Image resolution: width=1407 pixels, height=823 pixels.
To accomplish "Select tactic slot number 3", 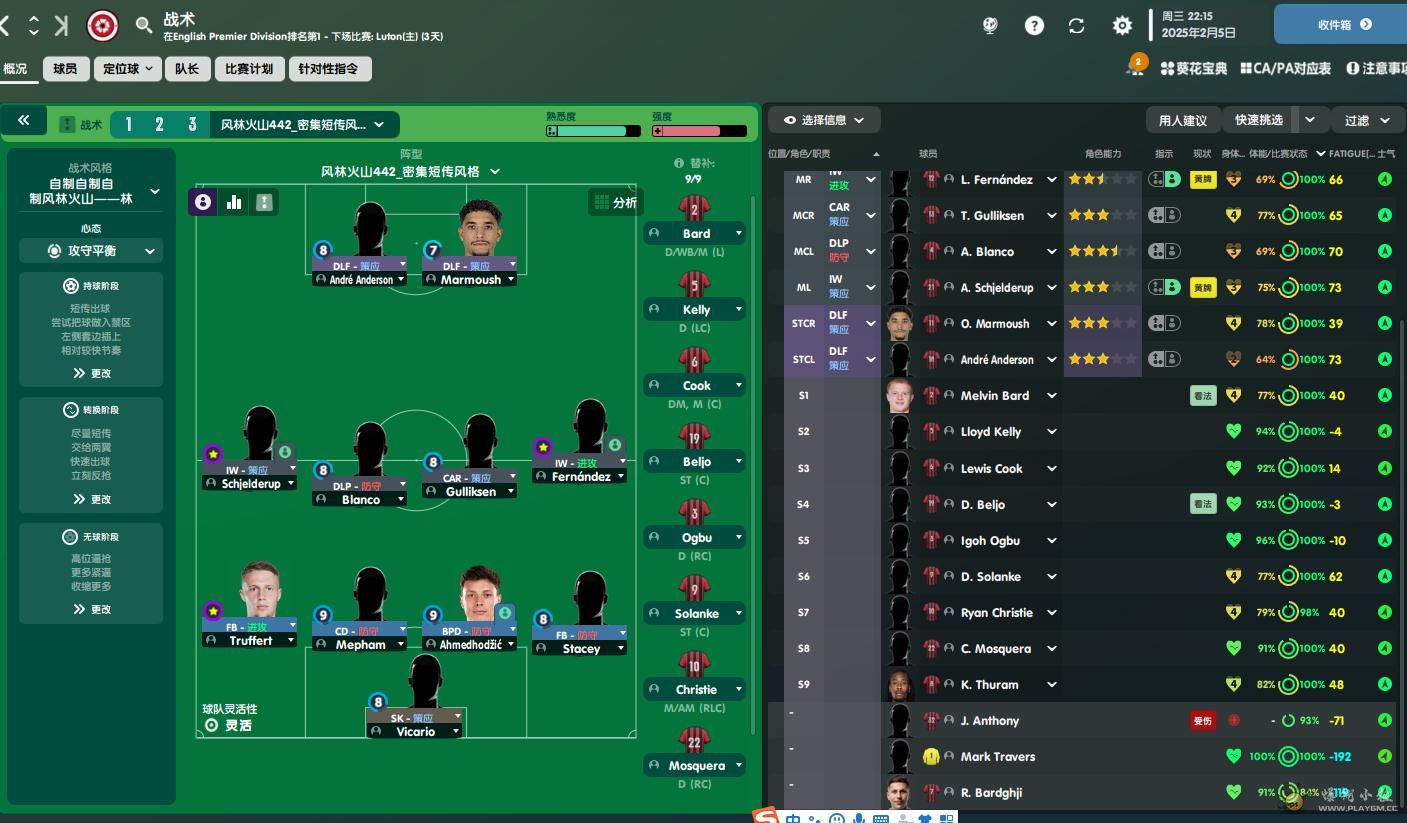I will pyautogui.click(x=192, y=125).
